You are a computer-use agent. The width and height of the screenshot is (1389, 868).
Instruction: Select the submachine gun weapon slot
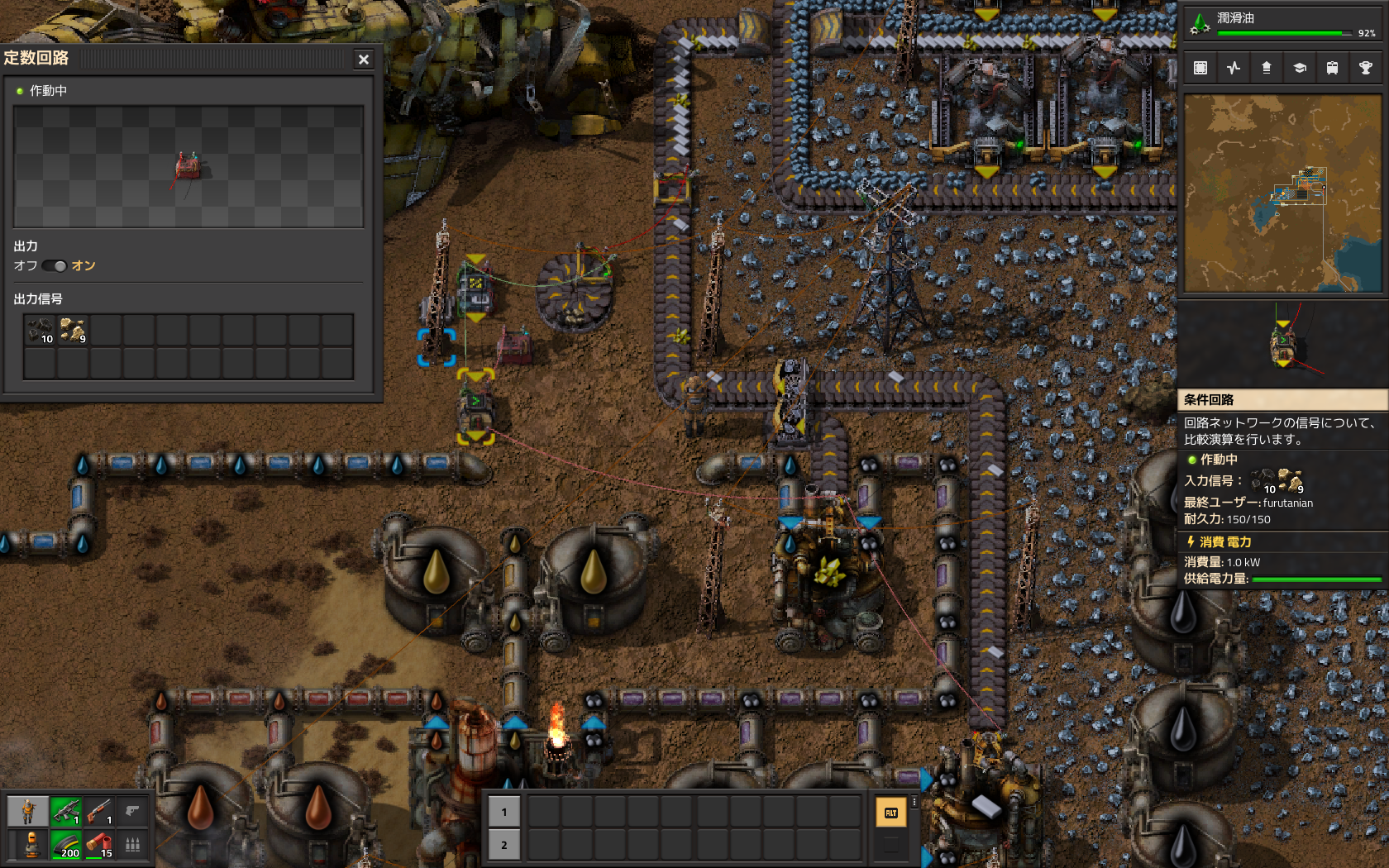click(x=66, y=812)
